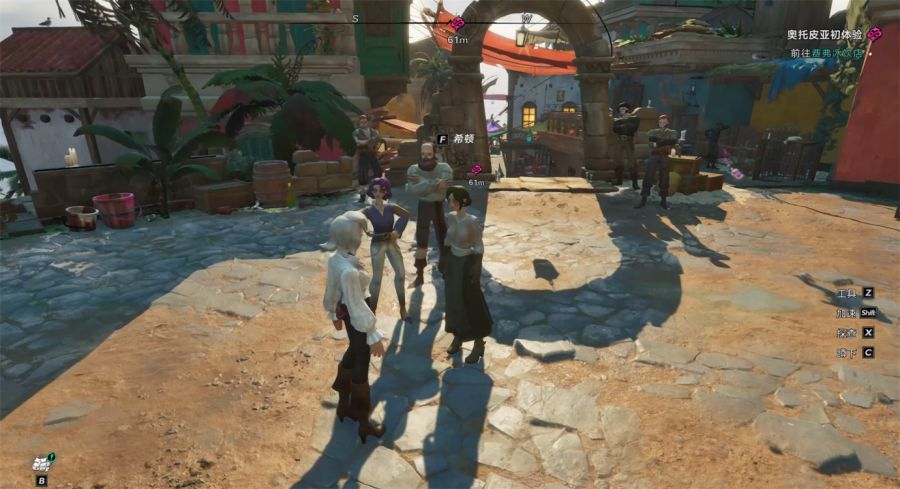Open the inventory chest icon
Viewport: 900px width, 489px height.
click(x=42, y=462)
